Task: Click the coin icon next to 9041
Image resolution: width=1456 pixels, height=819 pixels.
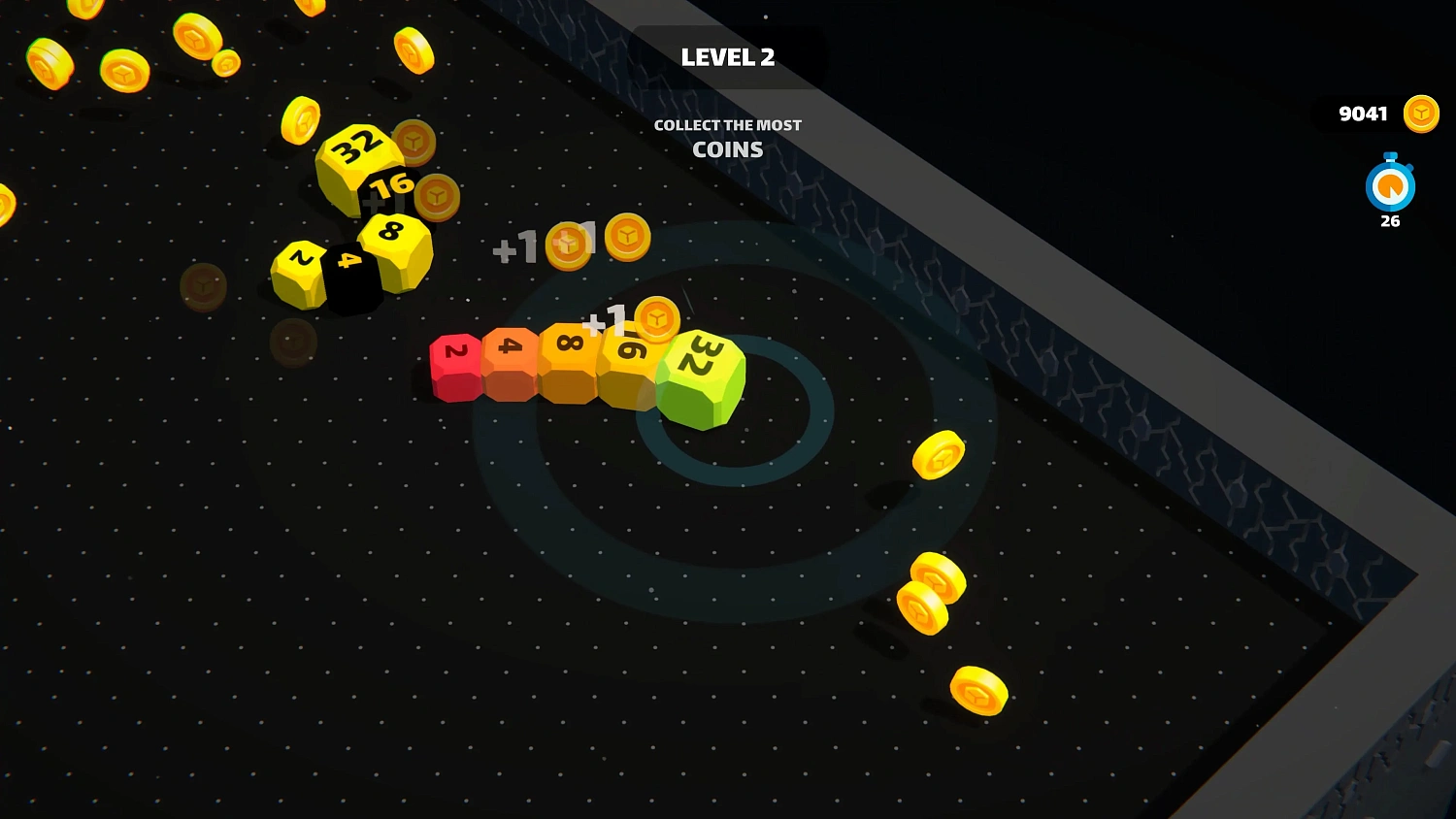Action: tap(1421, 113)
